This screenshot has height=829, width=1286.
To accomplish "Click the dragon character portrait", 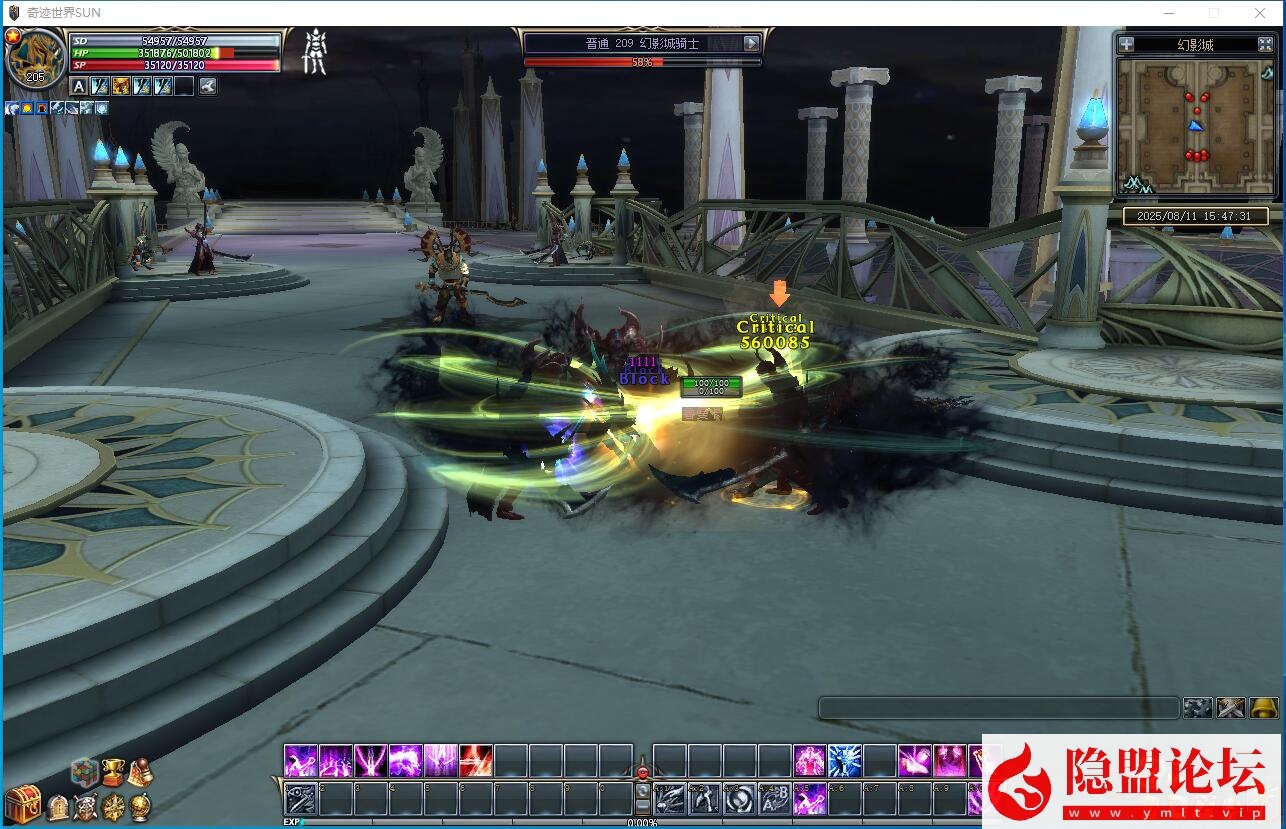I will (x=36, y=58).
